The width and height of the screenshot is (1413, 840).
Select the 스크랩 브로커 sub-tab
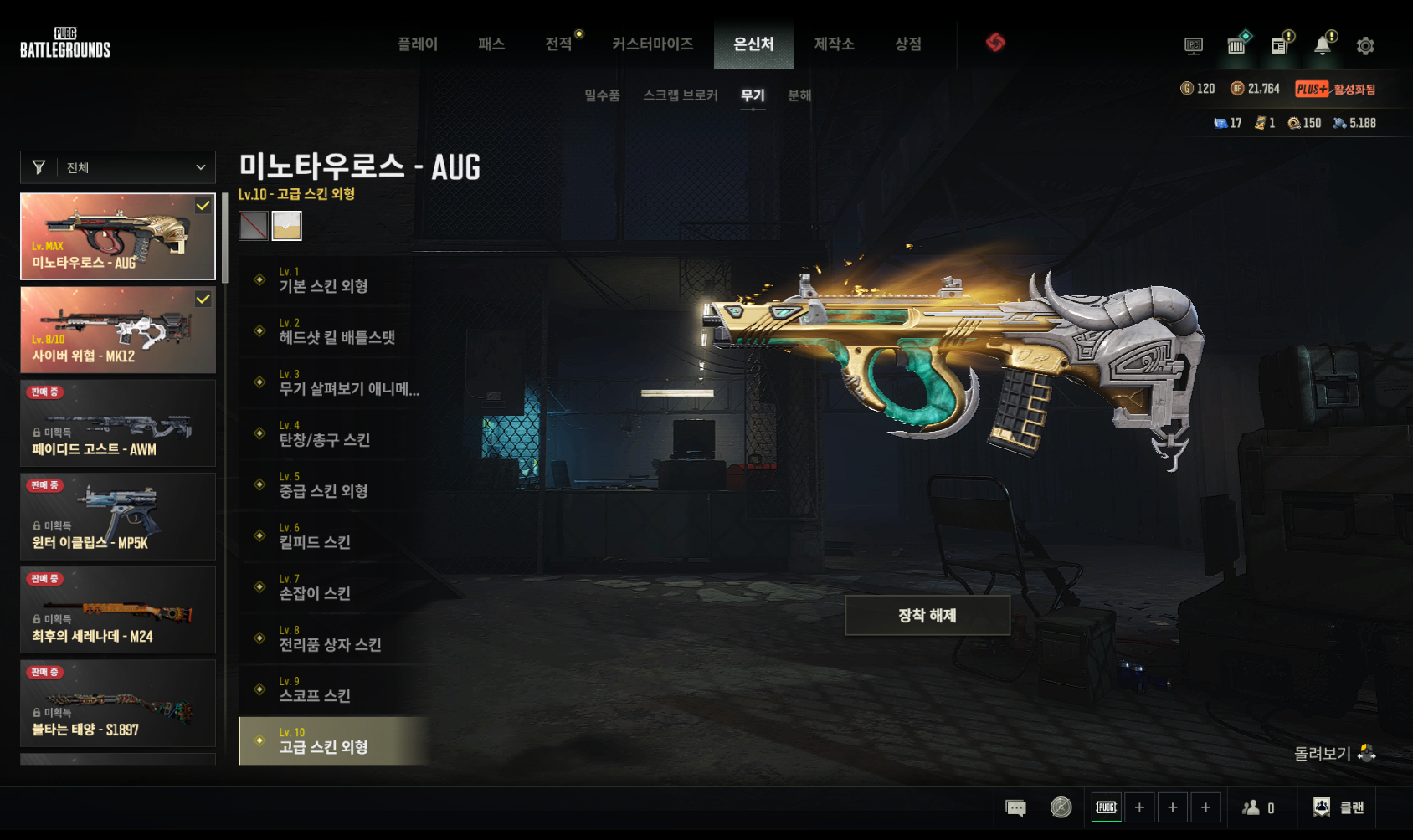pyautogui.click(x=680, y=95)
